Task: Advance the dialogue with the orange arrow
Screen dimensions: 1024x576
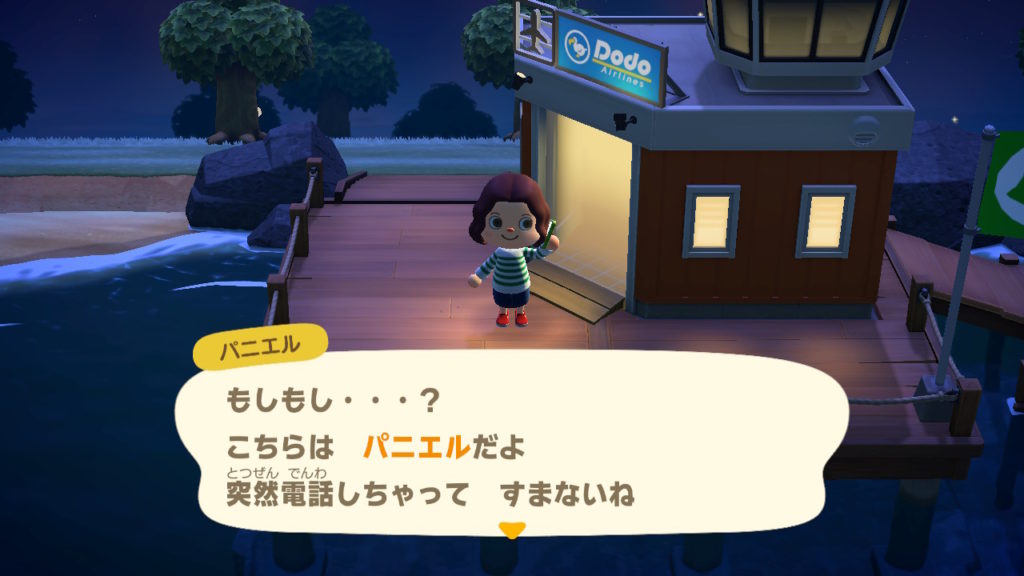Action: tap(511, 530)
